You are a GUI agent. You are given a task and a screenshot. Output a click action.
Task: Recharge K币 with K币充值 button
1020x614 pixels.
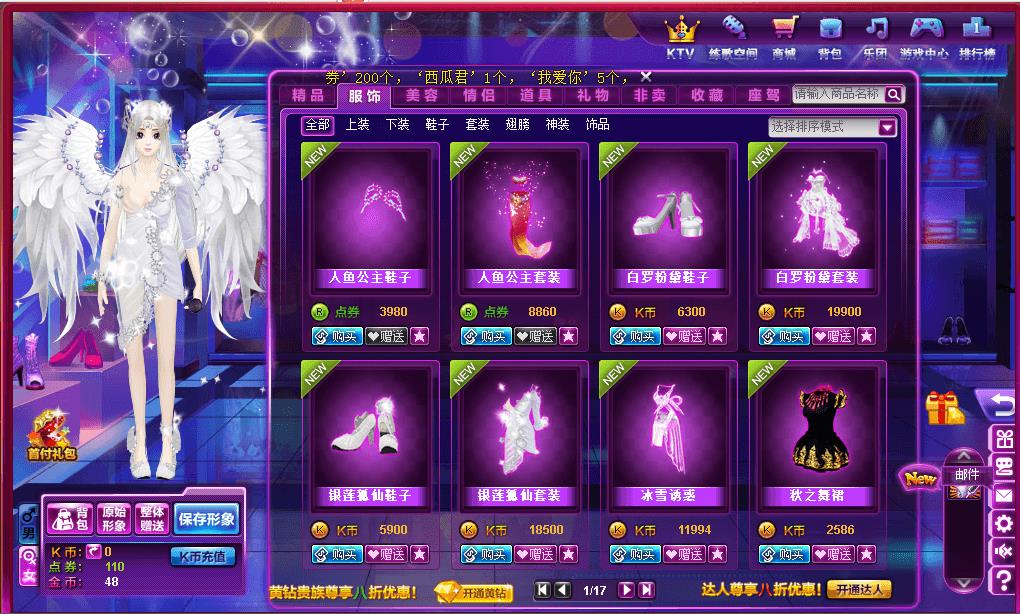click(x=203, y=556)
